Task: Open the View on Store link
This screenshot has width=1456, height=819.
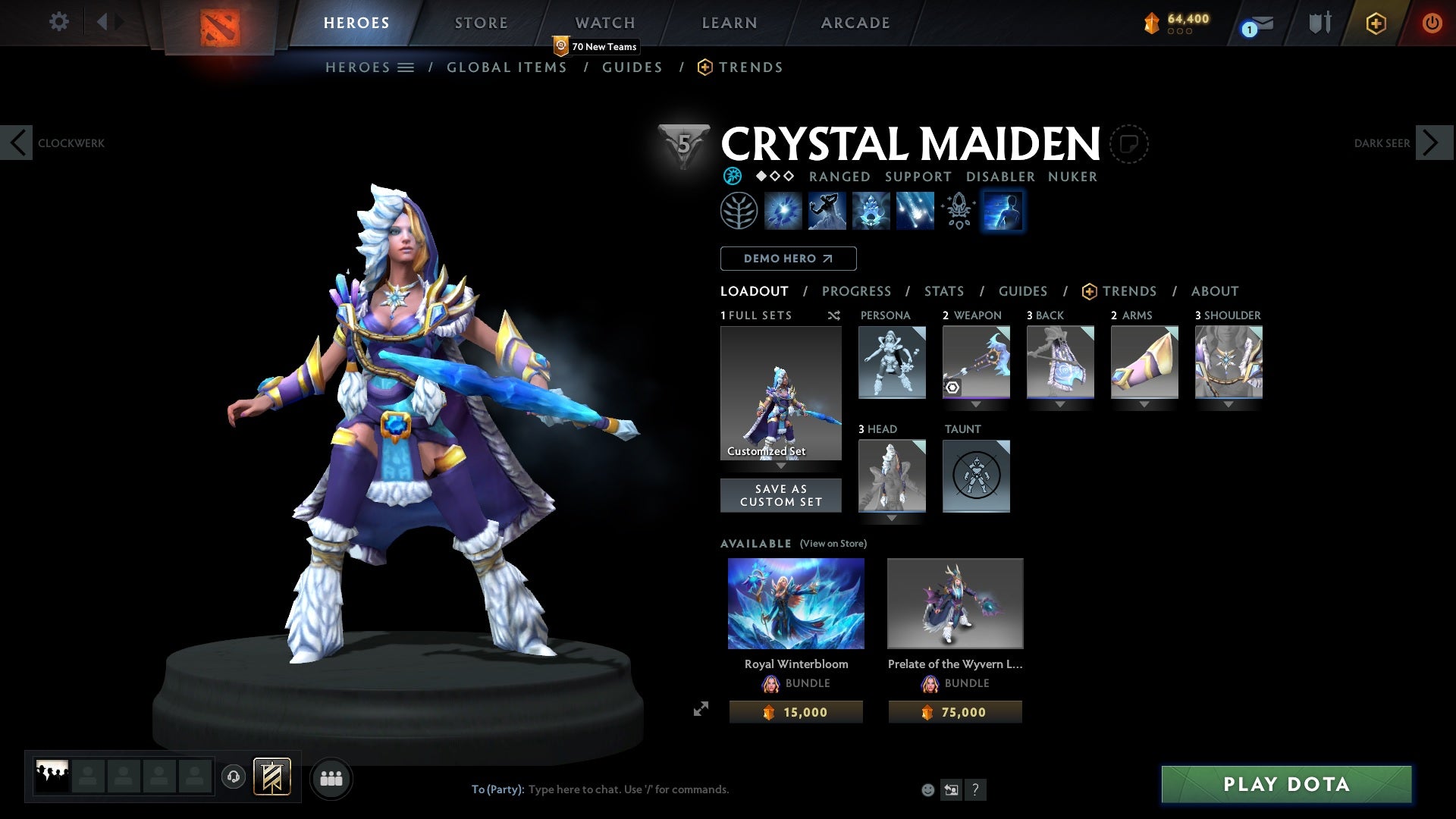Action: click(x=833, y=544)
